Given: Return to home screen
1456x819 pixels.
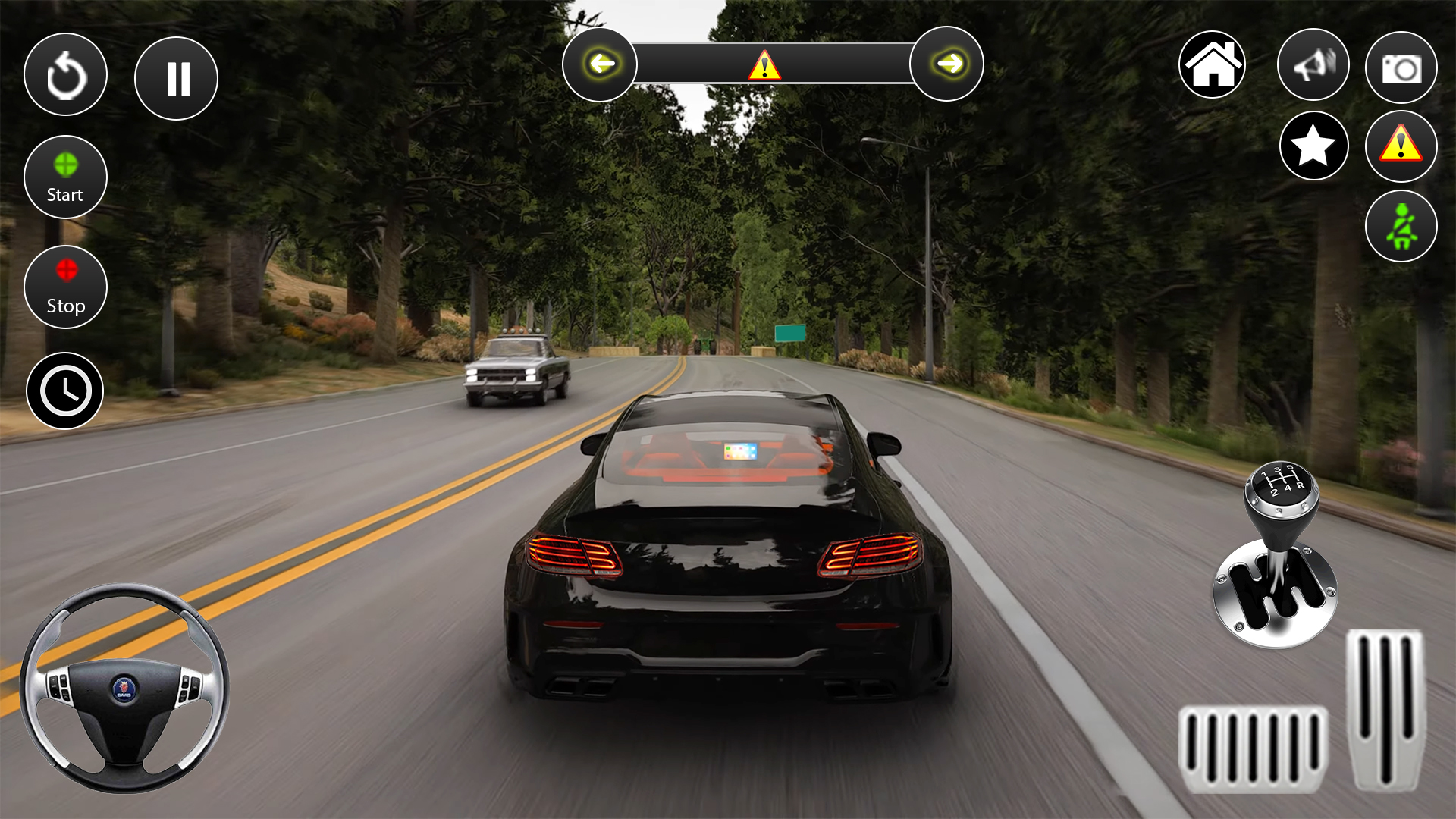Looking at the screenshot, I should [1212, 65].
